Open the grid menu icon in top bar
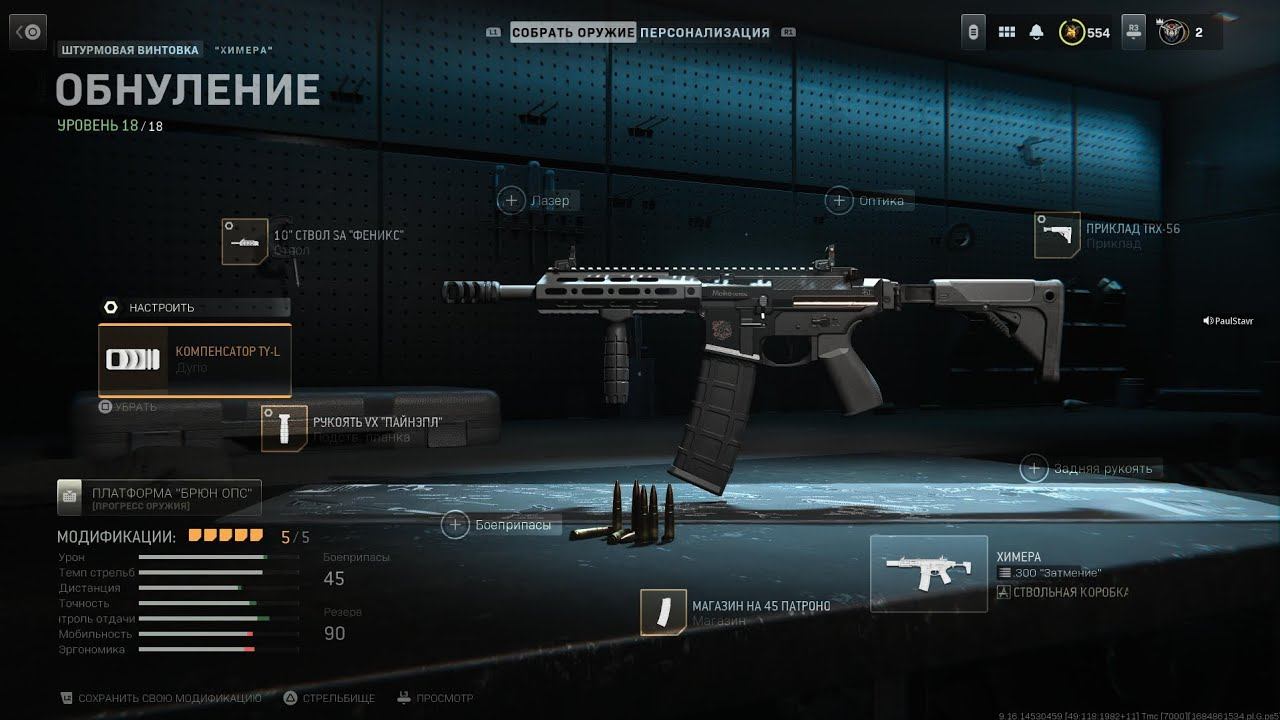1280x720 pixels. [1007, 32]
